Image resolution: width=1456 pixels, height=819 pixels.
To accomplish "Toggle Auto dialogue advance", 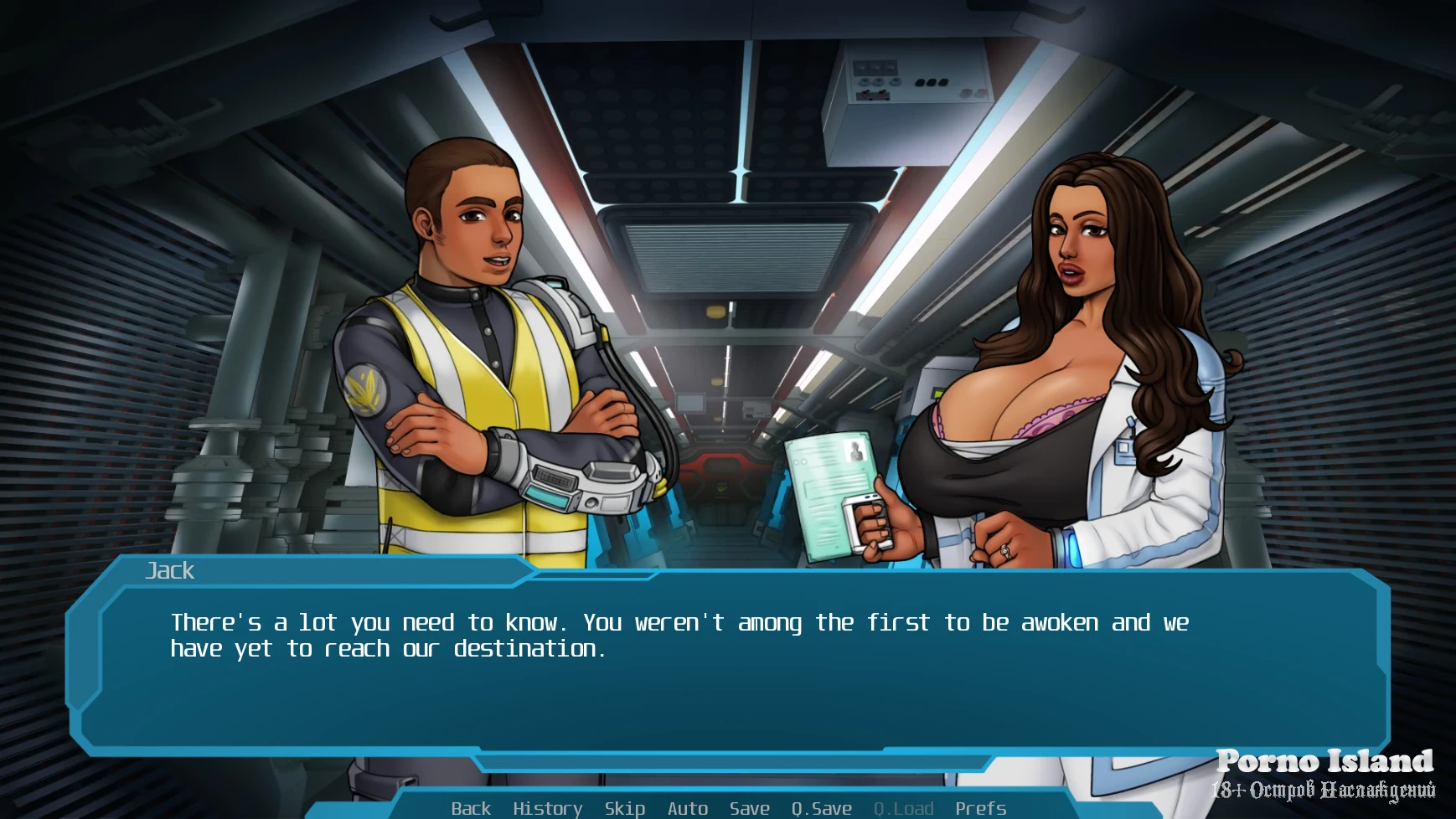I will click(688, 808).
